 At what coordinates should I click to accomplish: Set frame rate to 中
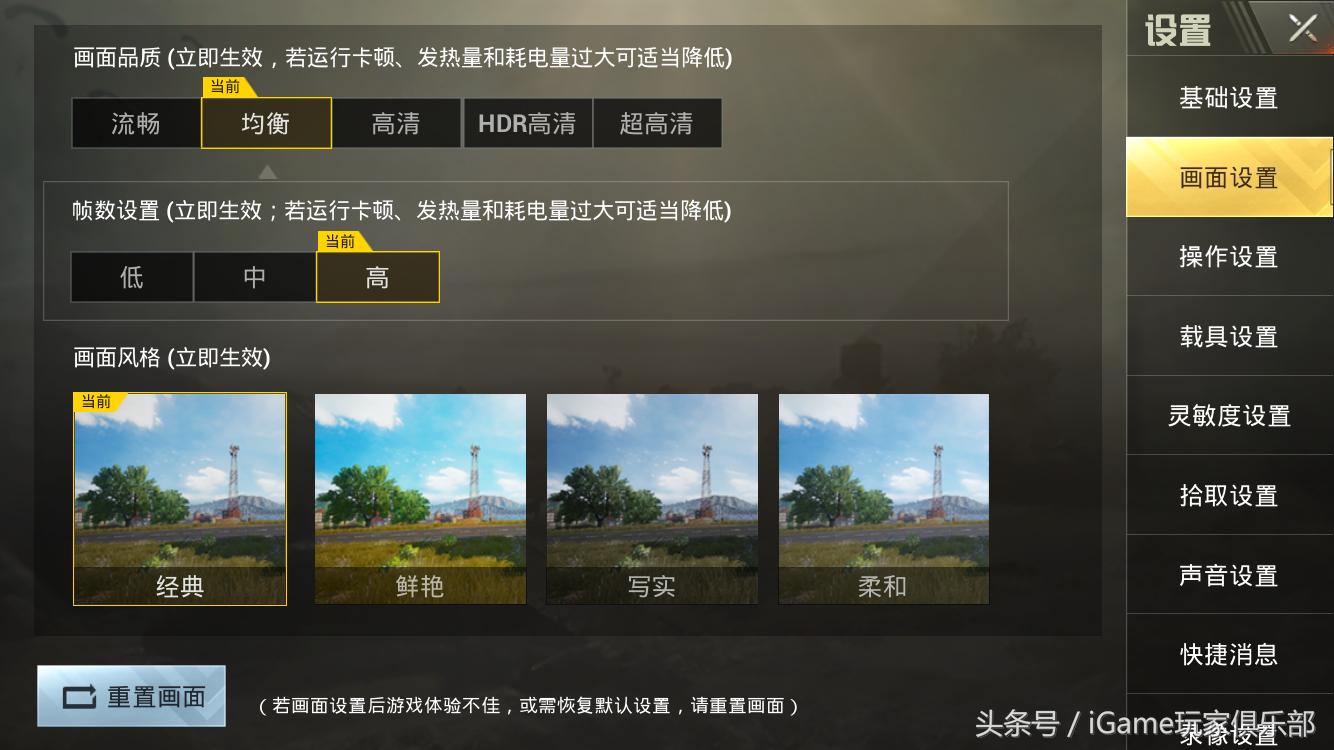(254, 277)
